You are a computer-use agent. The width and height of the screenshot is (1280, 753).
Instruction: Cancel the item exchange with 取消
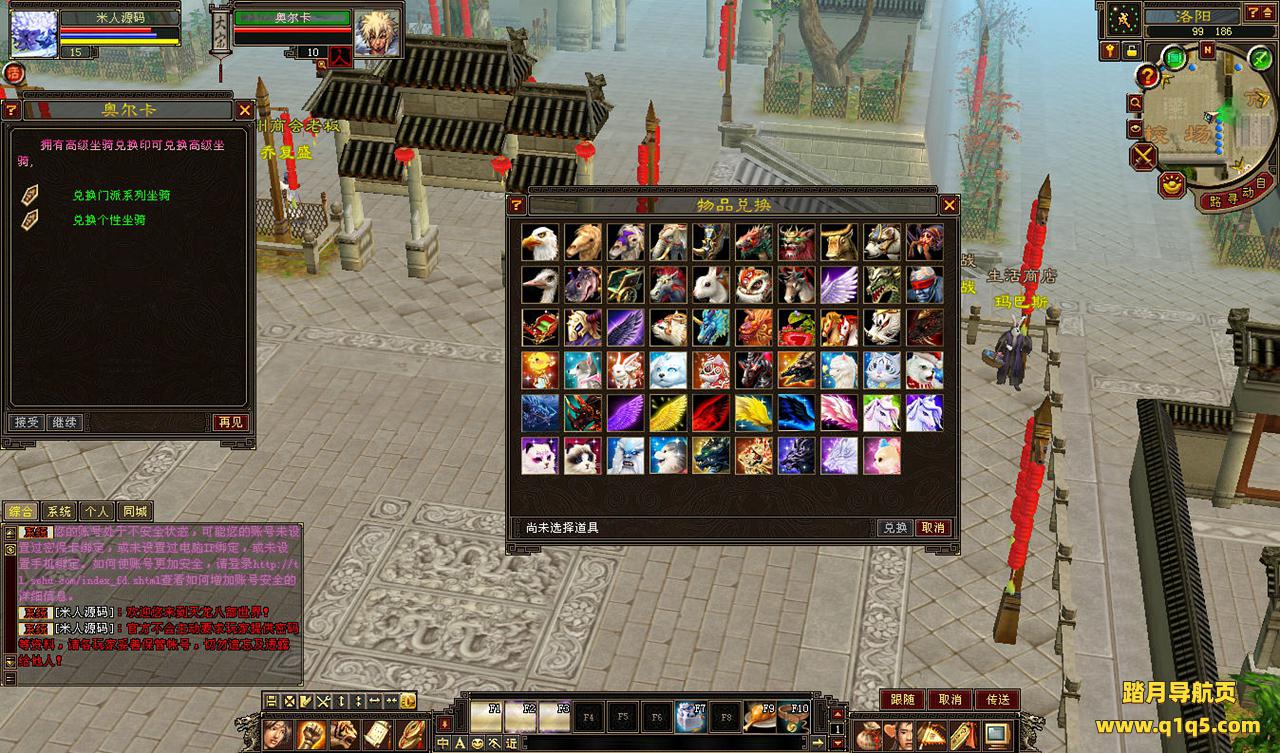point(932,528)
